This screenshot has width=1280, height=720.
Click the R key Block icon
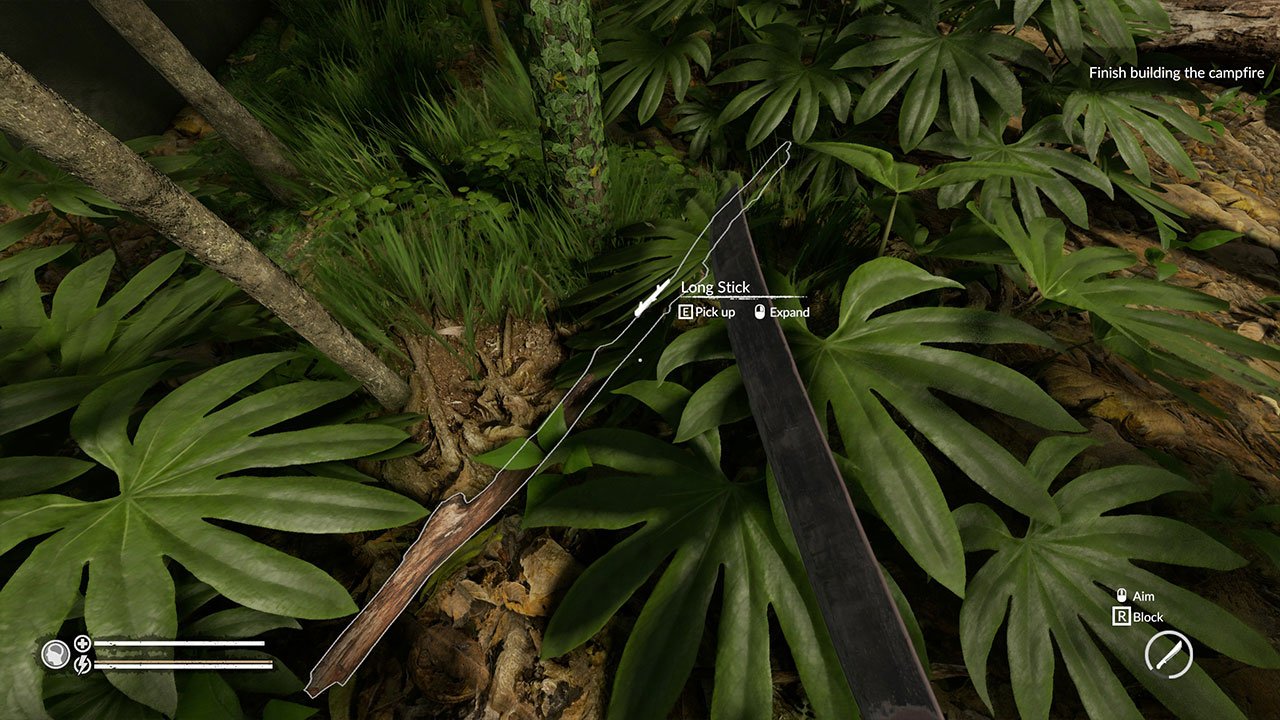[1122, 617]
